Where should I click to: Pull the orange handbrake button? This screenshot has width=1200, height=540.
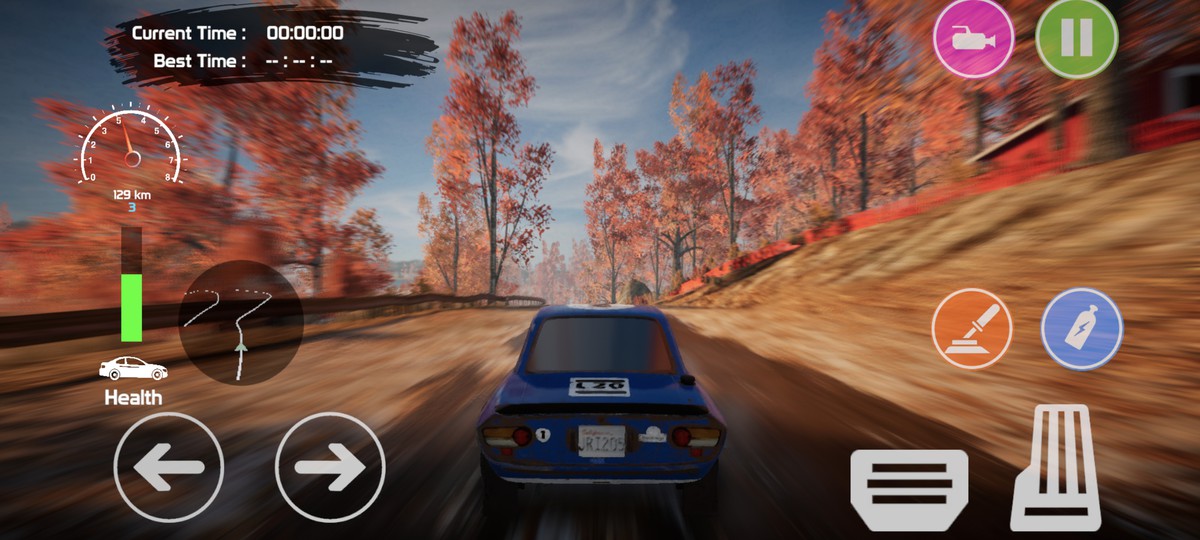(x=972, y=329)
